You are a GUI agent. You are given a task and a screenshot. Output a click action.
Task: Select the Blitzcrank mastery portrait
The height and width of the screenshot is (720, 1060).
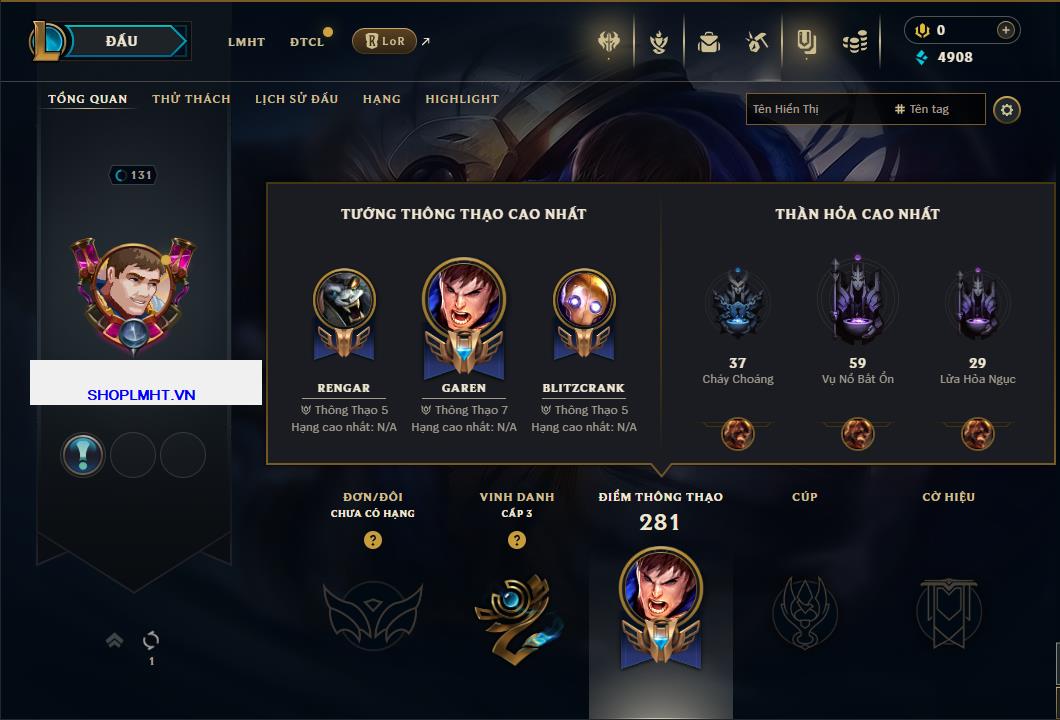[584, 300]
